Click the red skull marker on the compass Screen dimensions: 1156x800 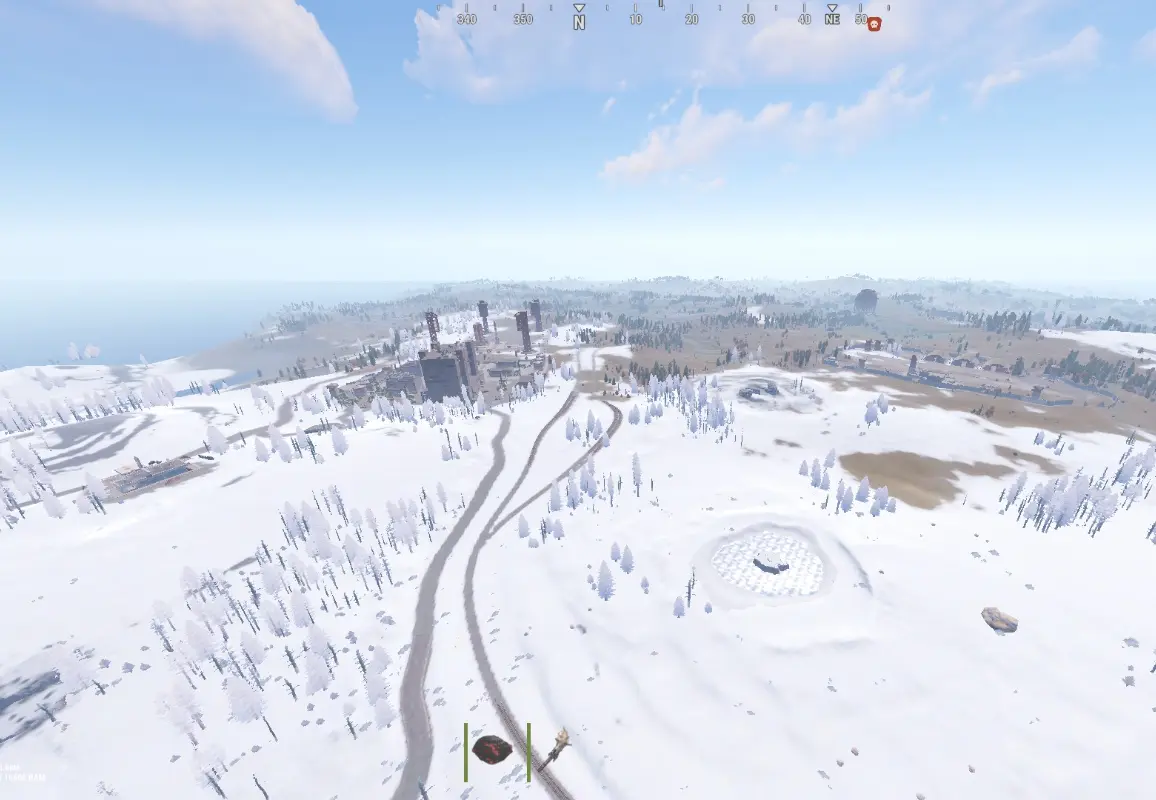(x=874, y=24)
